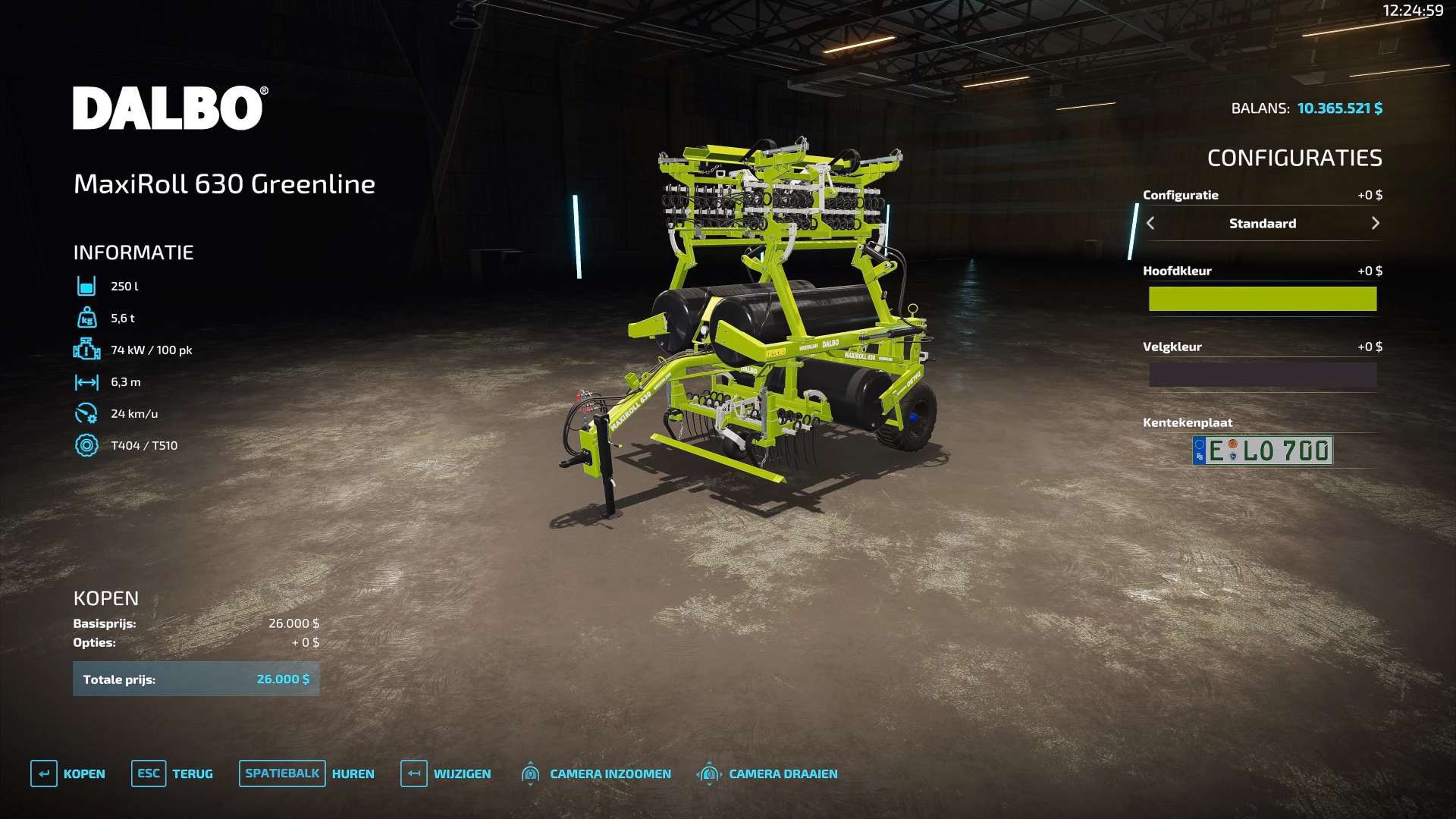The height and width of the screenshot is (819, 1456).
Task: Edit the E LO 700 license plate
Action: point(1262,450)
